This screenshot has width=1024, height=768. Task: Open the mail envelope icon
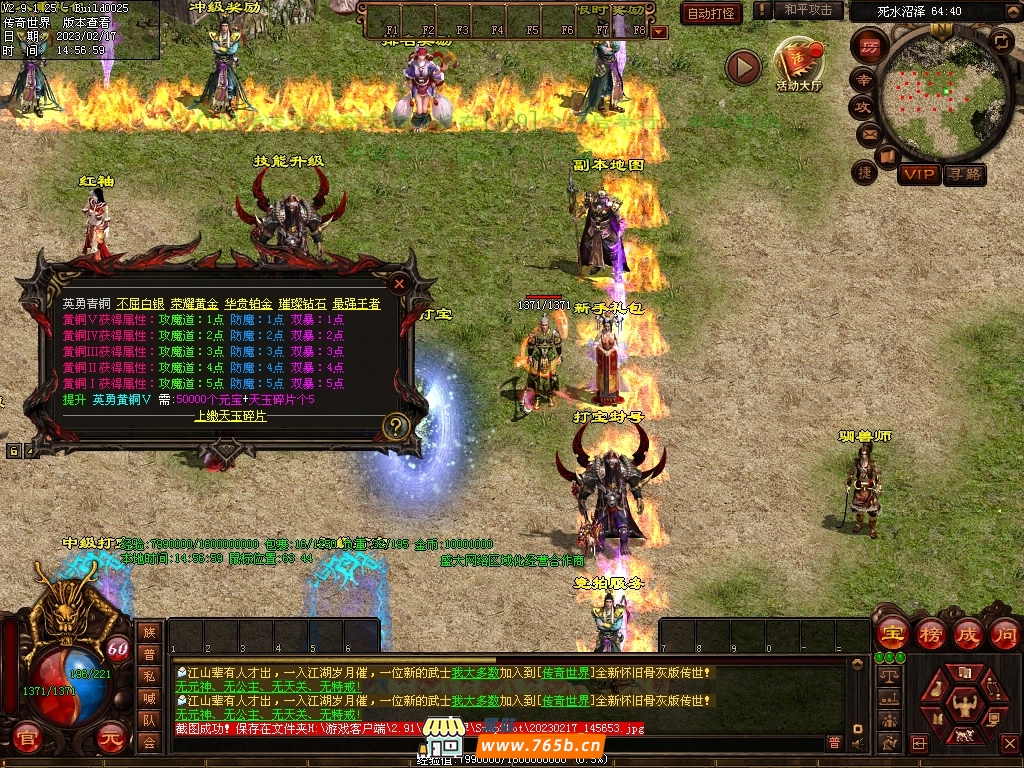coord(866,134)
